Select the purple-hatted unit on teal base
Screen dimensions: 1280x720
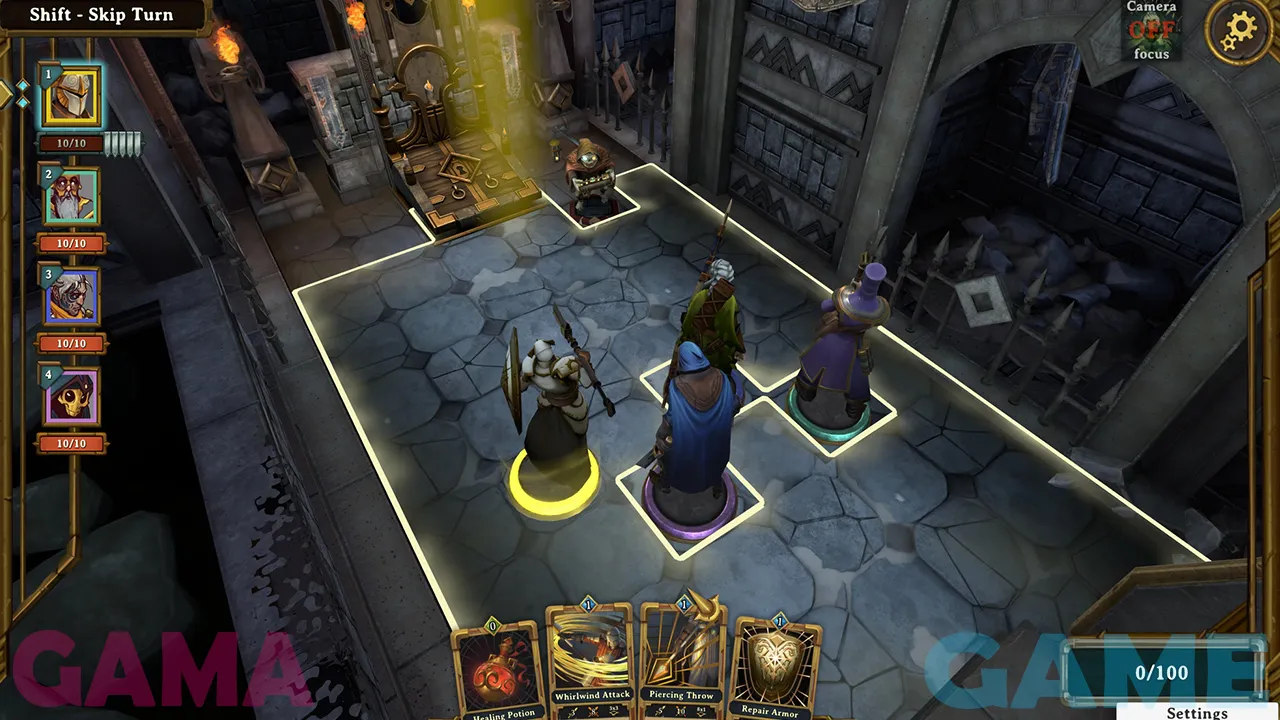[x=838, y=350]
